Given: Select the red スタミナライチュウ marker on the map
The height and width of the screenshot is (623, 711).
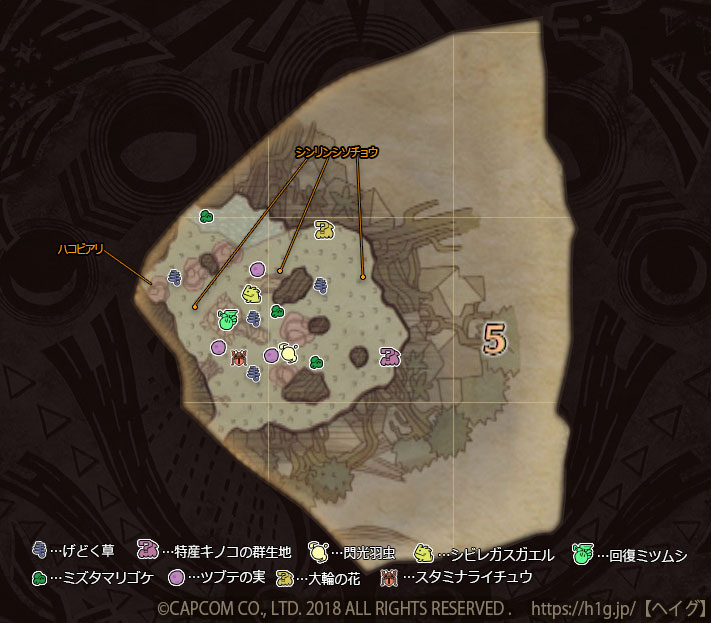Looking at the screenshot, I should pos(239,356).
